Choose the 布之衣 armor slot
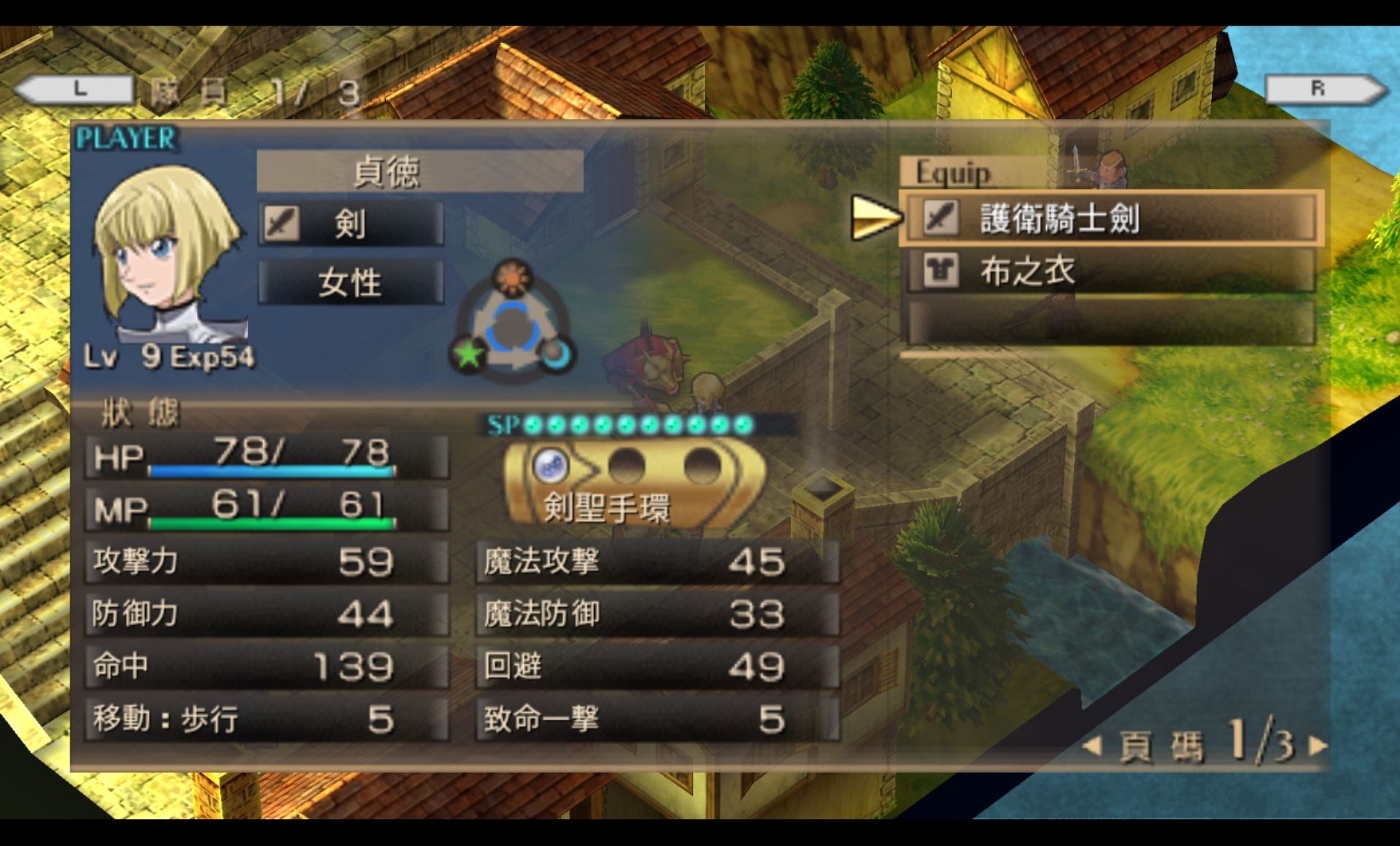This screenshot has height=846, width=1400. pos(1110,271)
